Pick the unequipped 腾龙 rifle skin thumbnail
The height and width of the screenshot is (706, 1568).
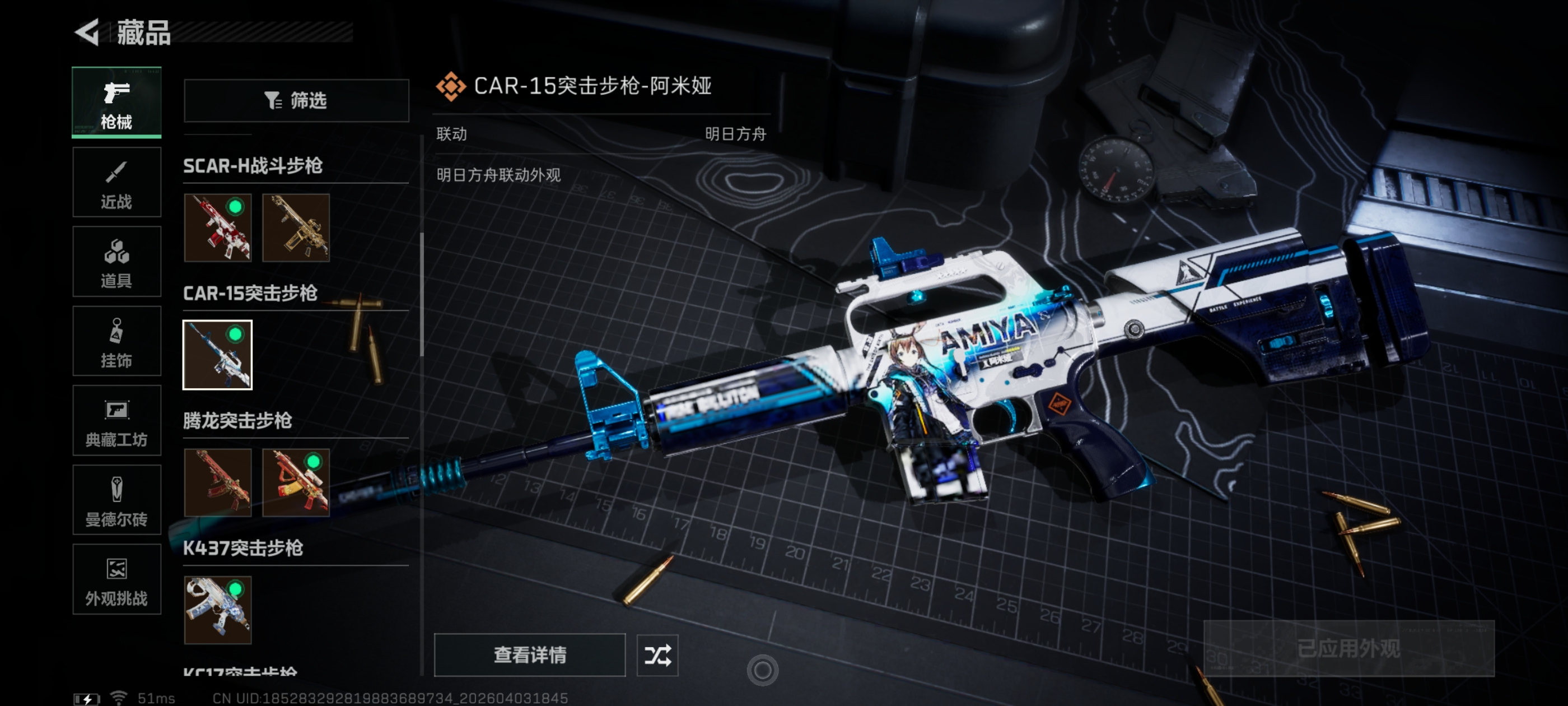coord(218,482)
